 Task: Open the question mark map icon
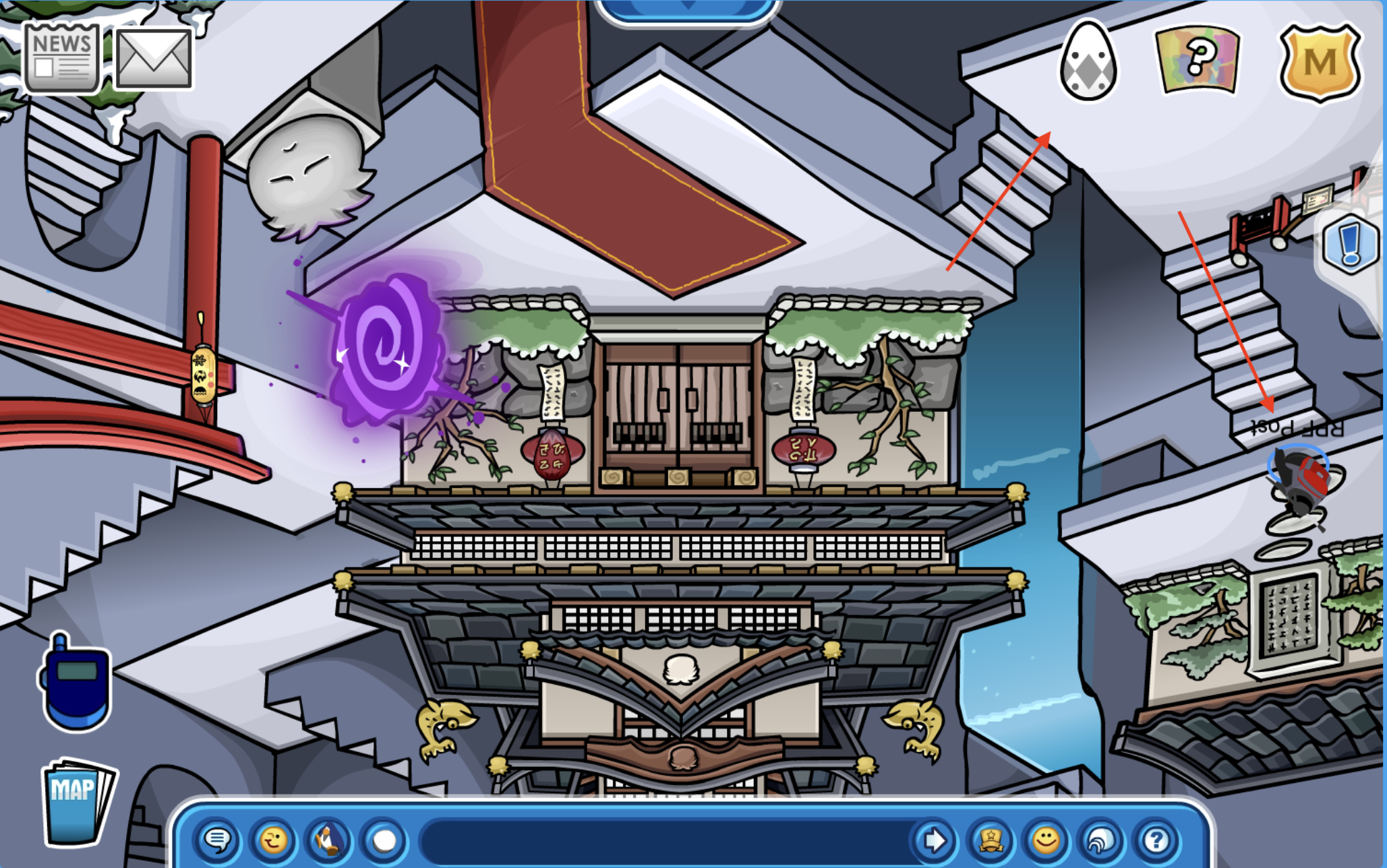pyautogui.click(x=1198, y=59)
